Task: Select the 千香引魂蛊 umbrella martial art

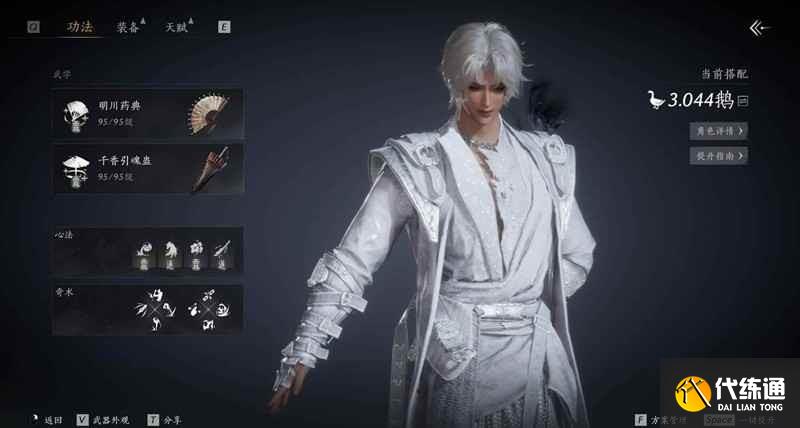Action: pos(148,167)
